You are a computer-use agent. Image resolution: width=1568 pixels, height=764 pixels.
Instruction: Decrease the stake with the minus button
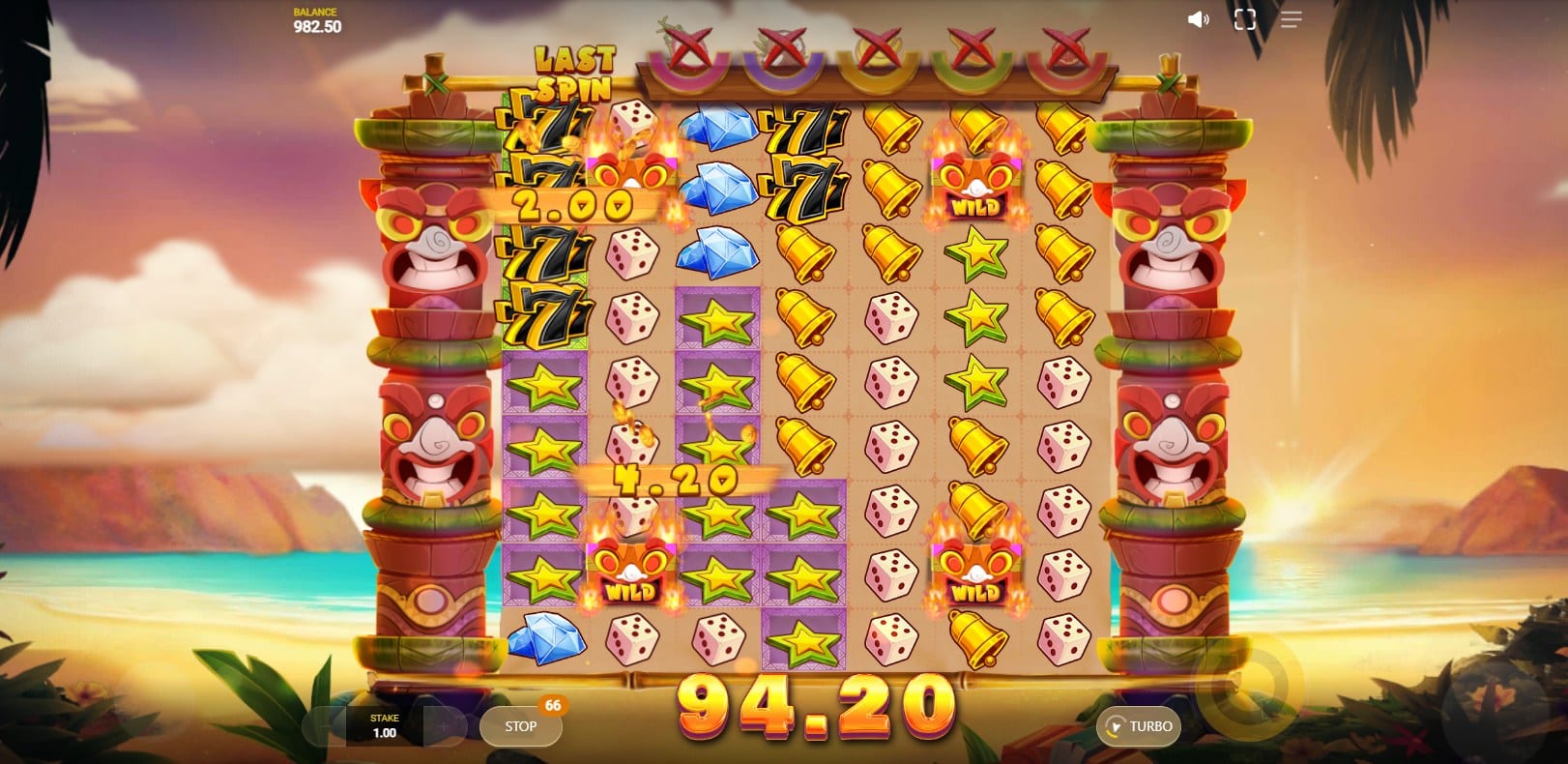click(x=325, y=726)
